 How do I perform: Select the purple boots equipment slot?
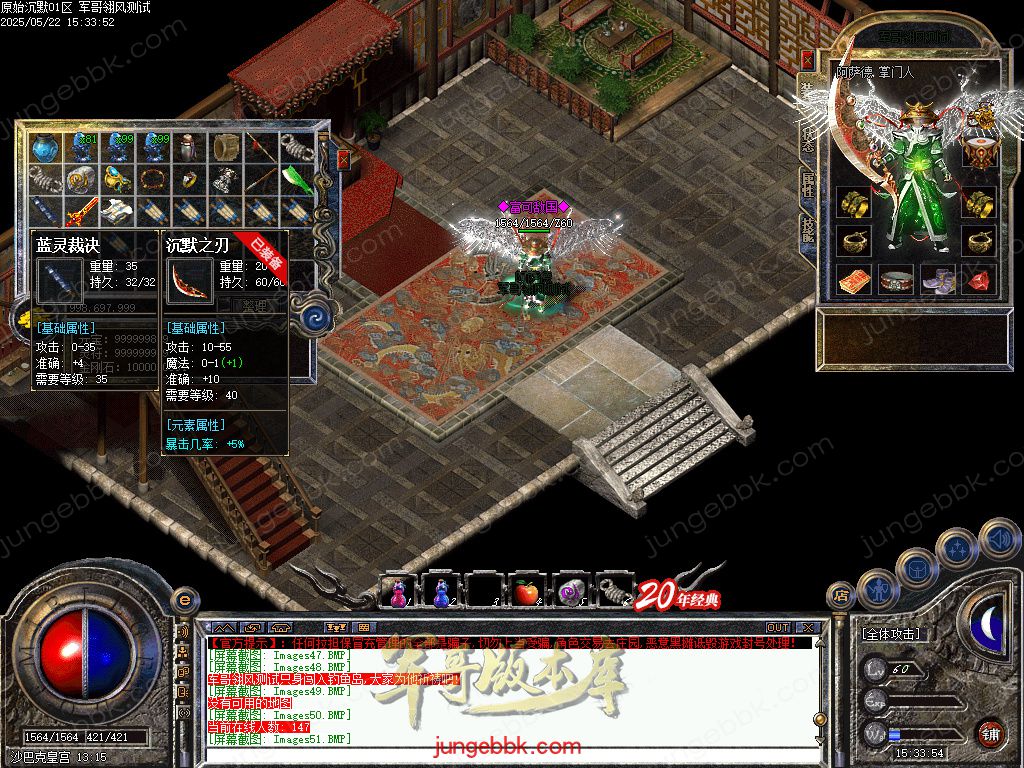(938, 281)
